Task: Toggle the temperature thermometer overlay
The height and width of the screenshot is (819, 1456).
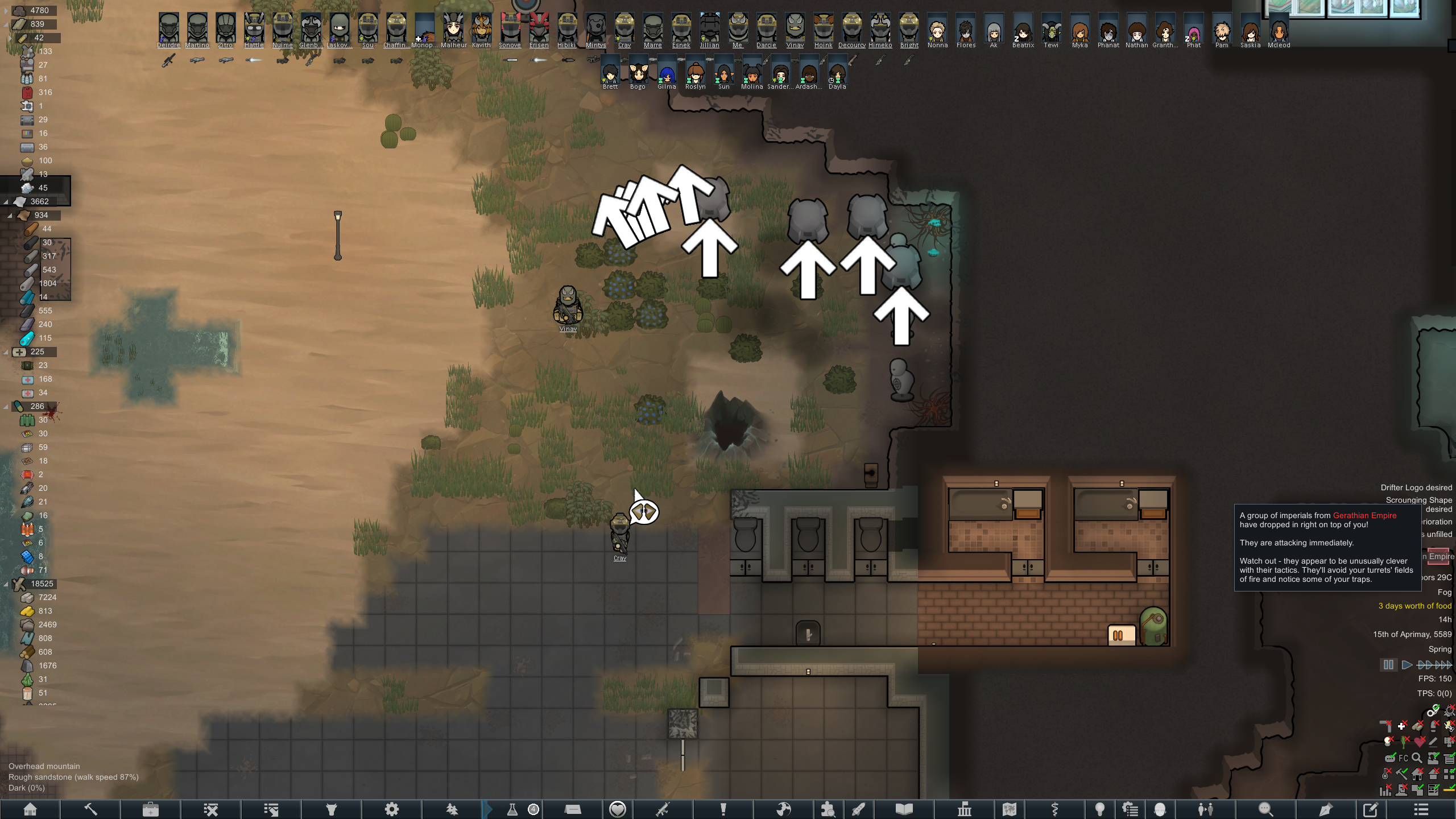Action: (x=1386, y=774)
